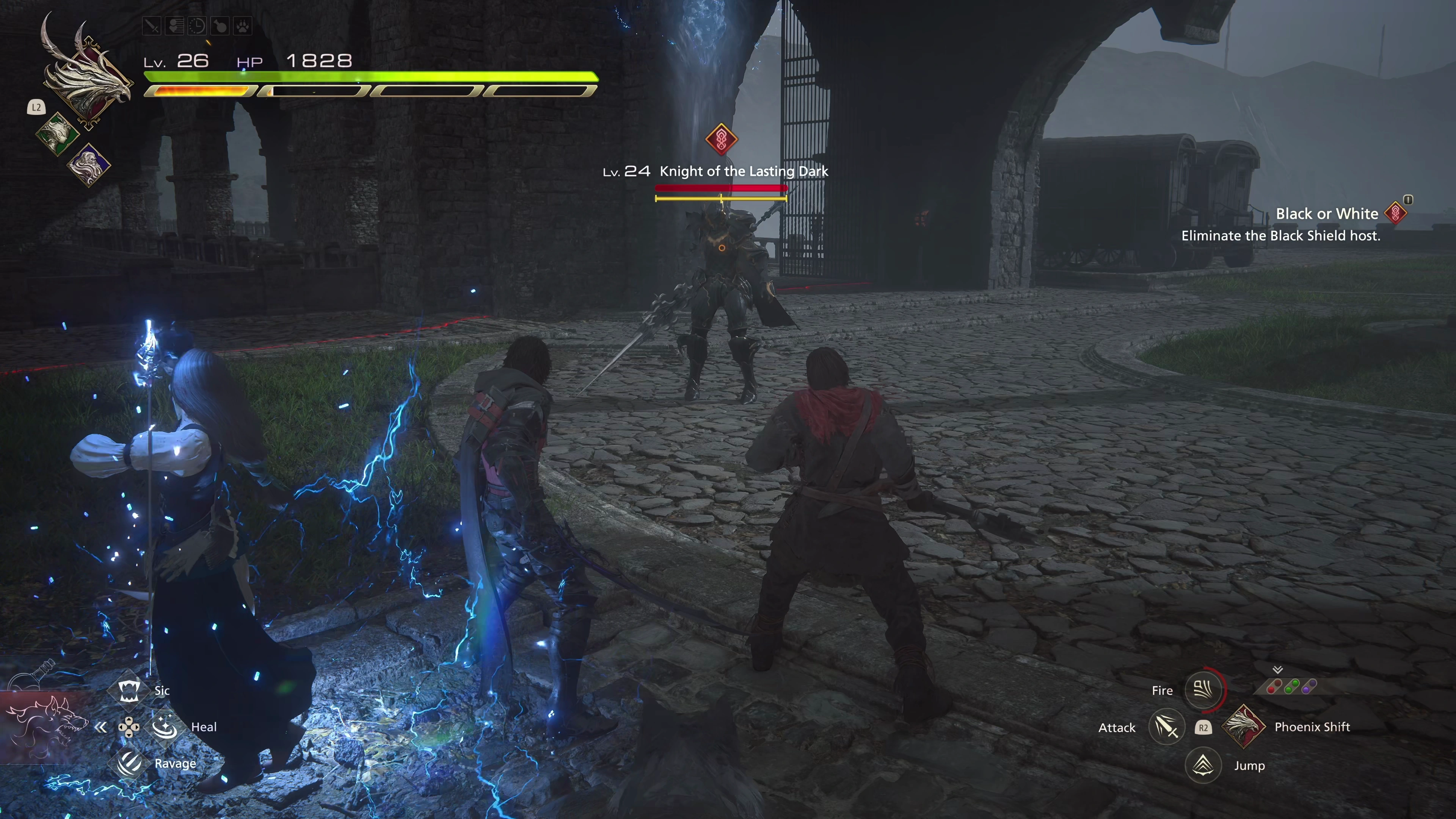Click the flask status icon
The height and width of the screenshot is (819, 1456).
(x=220, y=26)
